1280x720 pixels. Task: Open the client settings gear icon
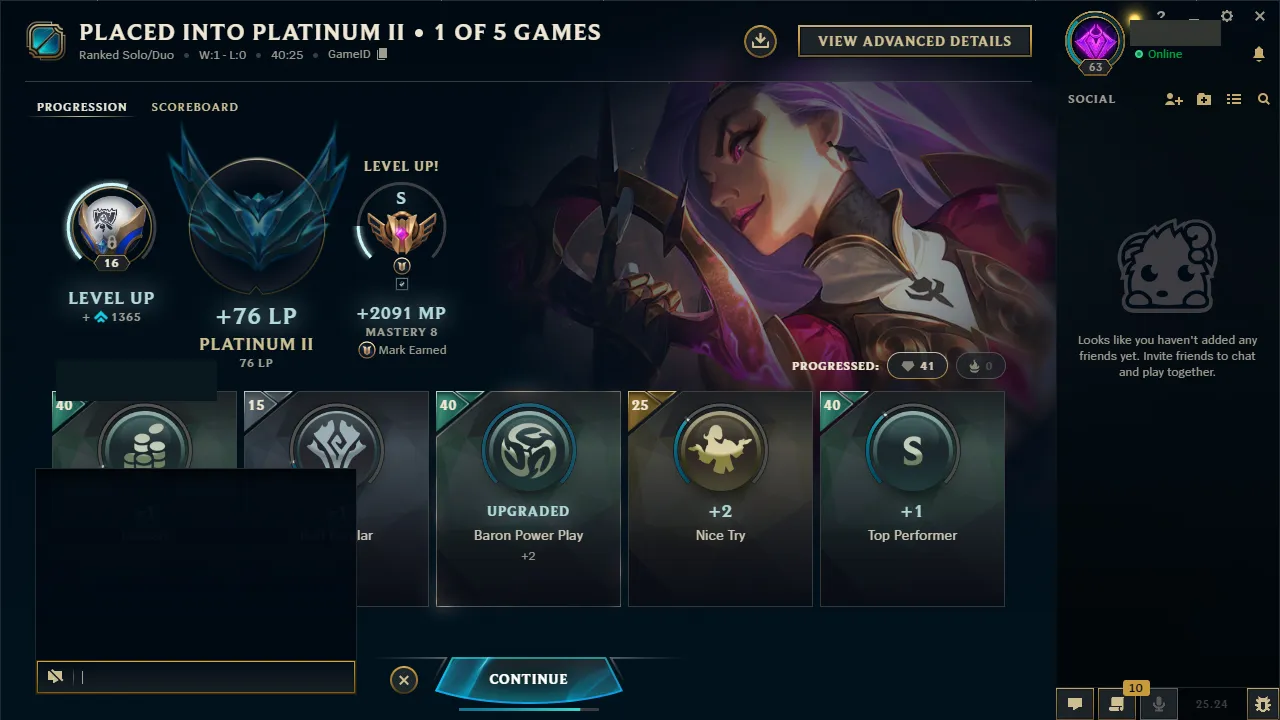[x=1227, y=16]
